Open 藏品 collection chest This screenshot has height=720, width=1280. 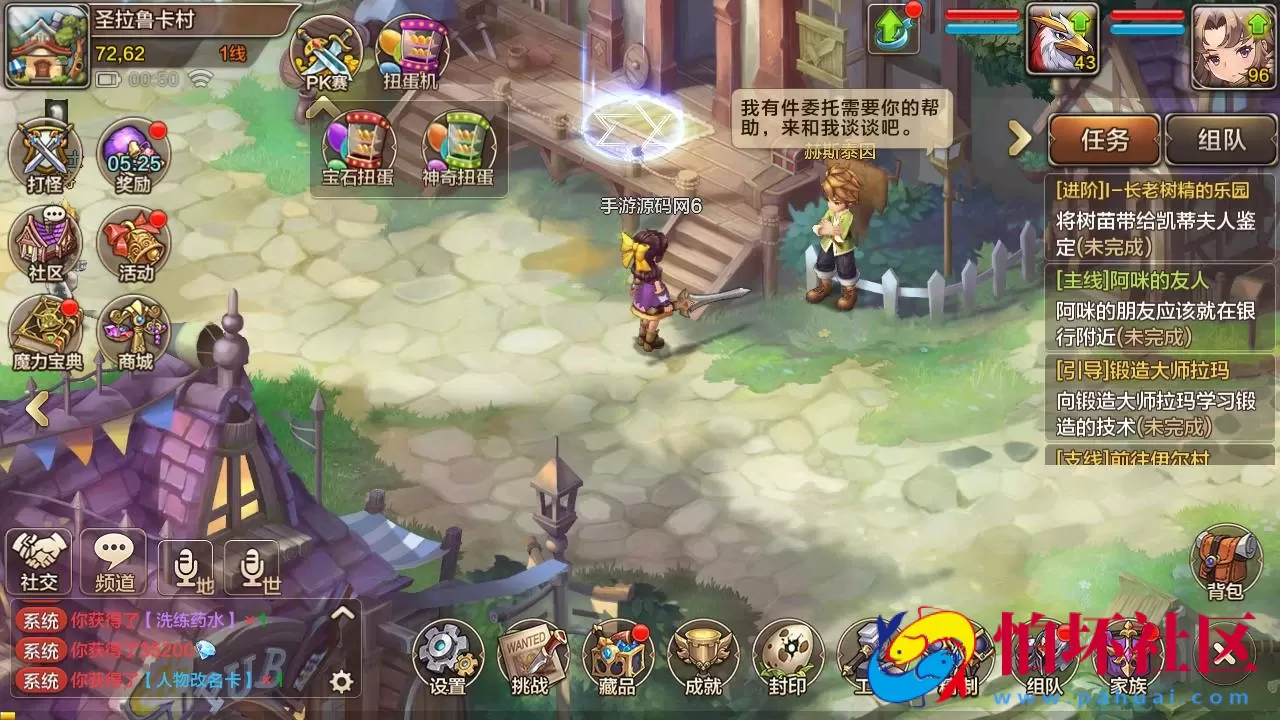pyautogui.click(x=618, y=655)
